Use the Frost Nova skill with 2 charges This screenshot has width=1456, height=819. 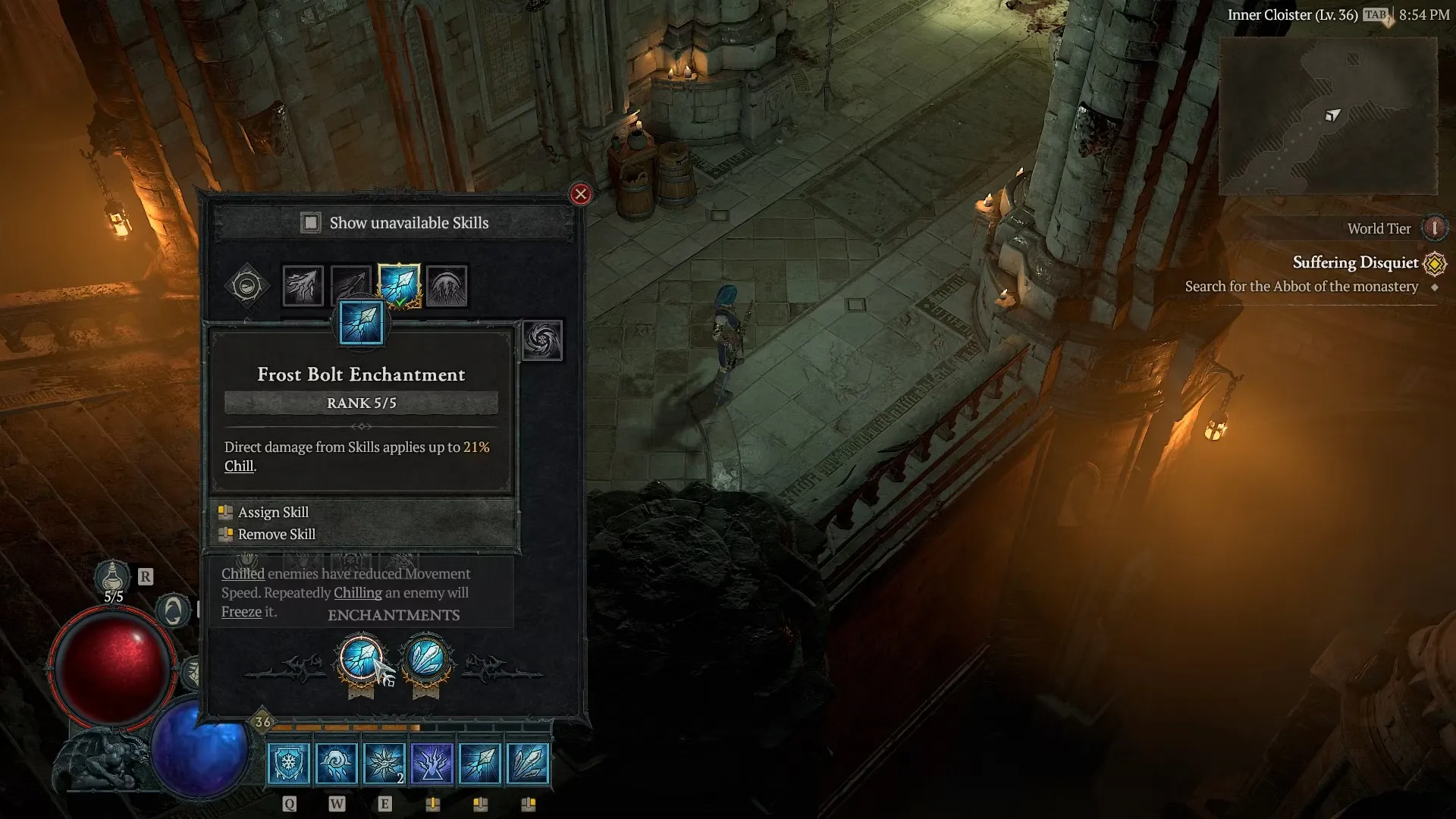[384, 762]
